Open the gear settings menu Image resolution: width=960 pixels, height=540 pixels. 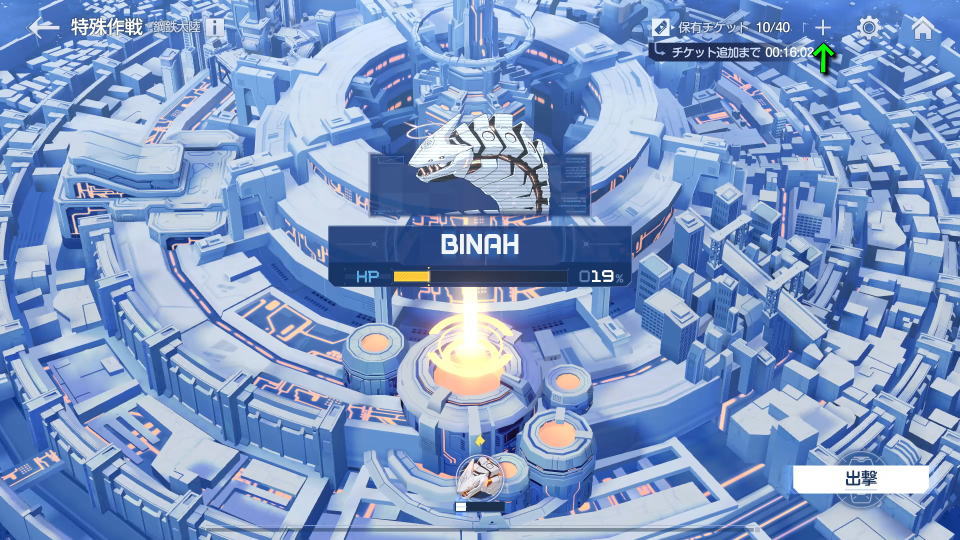(x=869, y=27)
